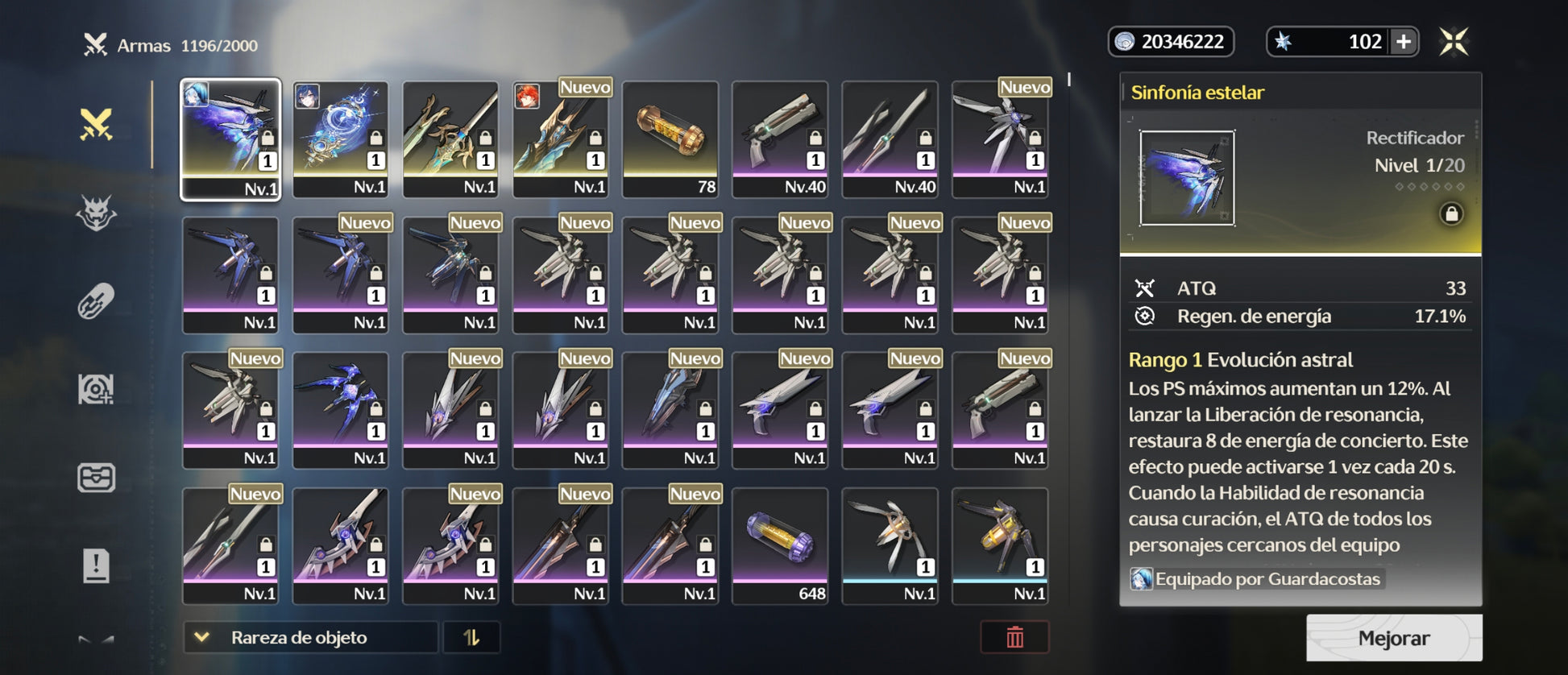Add more astrite with the plus button
The image size is (1568, 675).
click(1403, 42)
